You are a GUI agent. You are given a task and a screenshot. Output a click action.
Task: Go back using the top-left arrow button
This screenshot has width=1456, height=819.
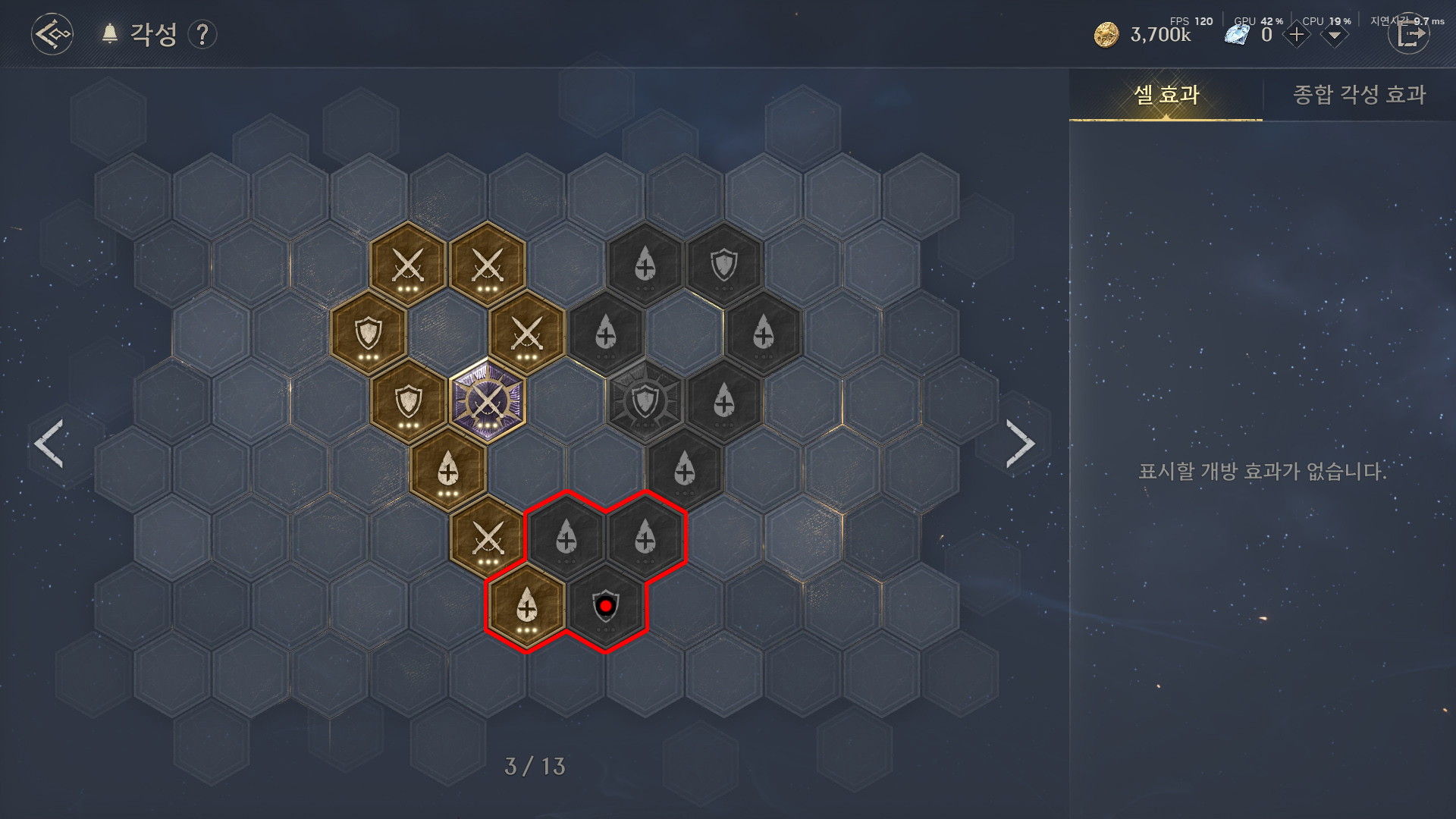[52, 34]
